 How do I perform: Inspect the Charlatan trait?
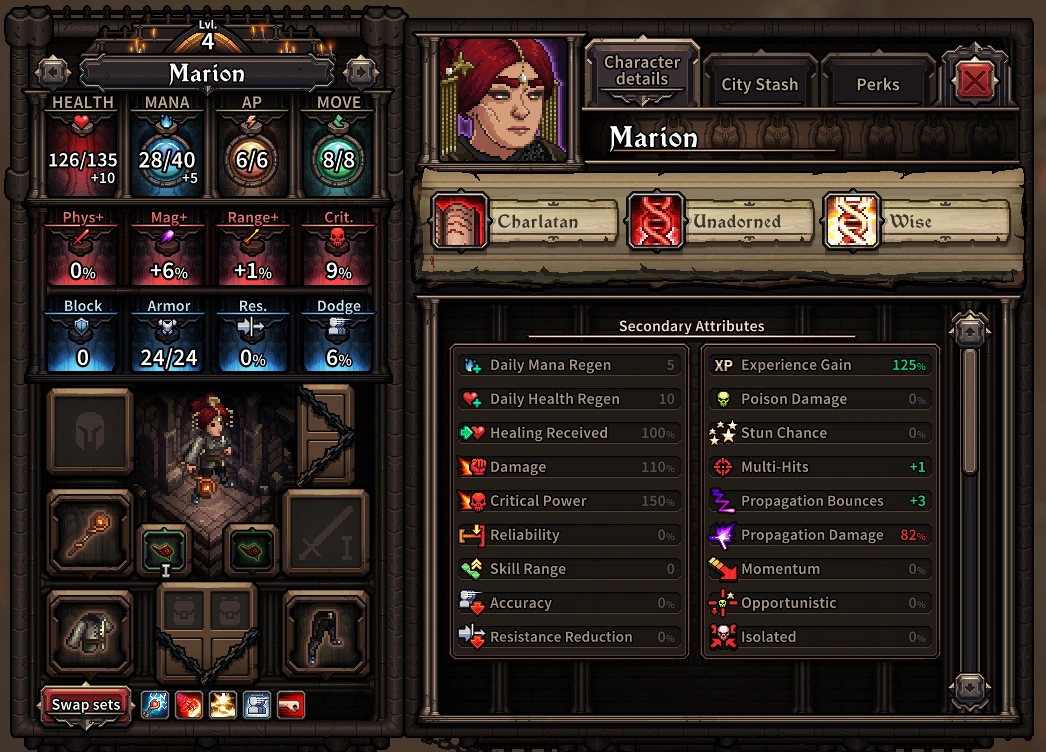524,221
